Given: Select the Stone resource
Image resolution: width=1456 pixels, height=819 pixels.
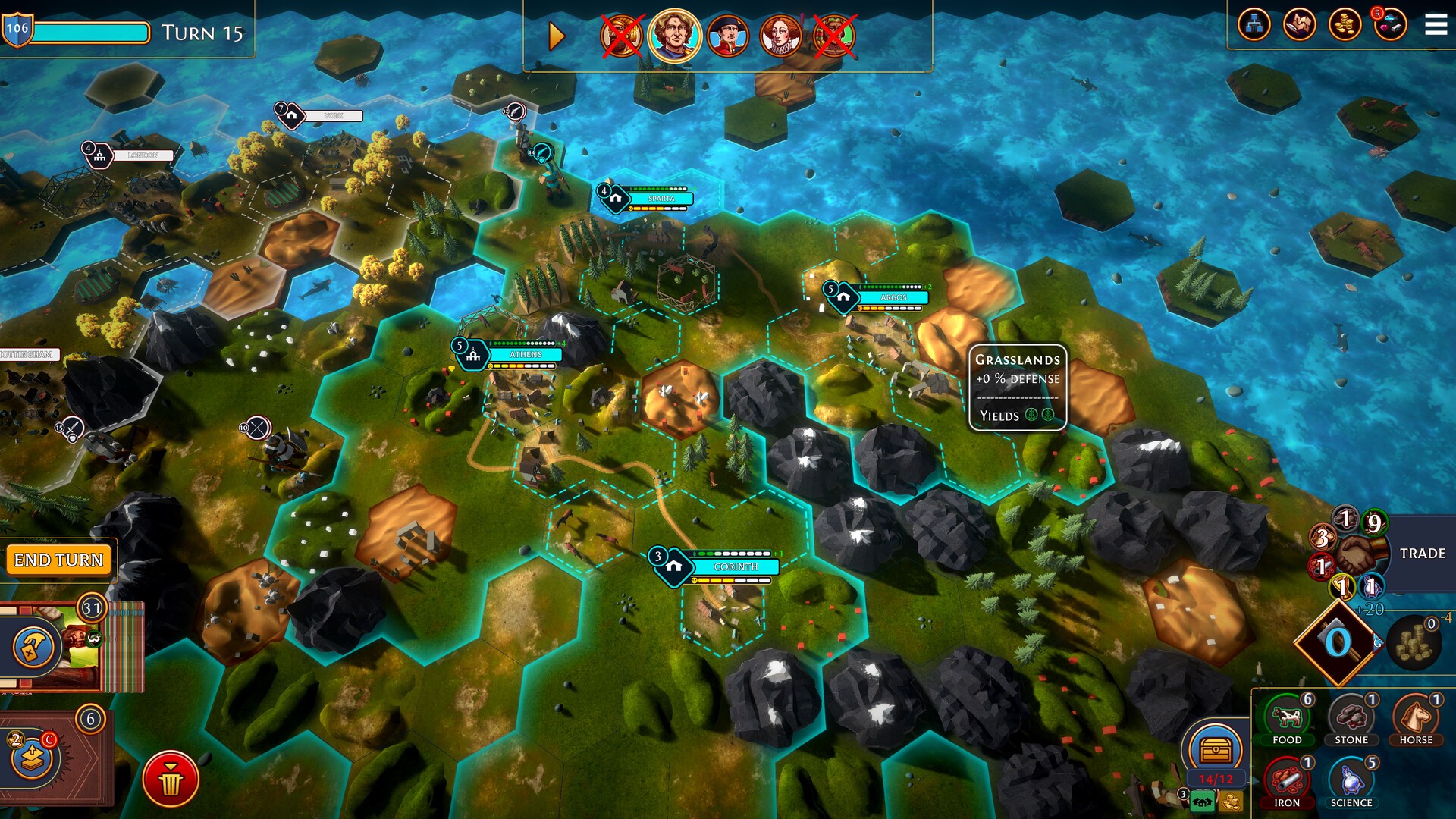Looking at the screenshot, I should click(x=1351, y=720).
